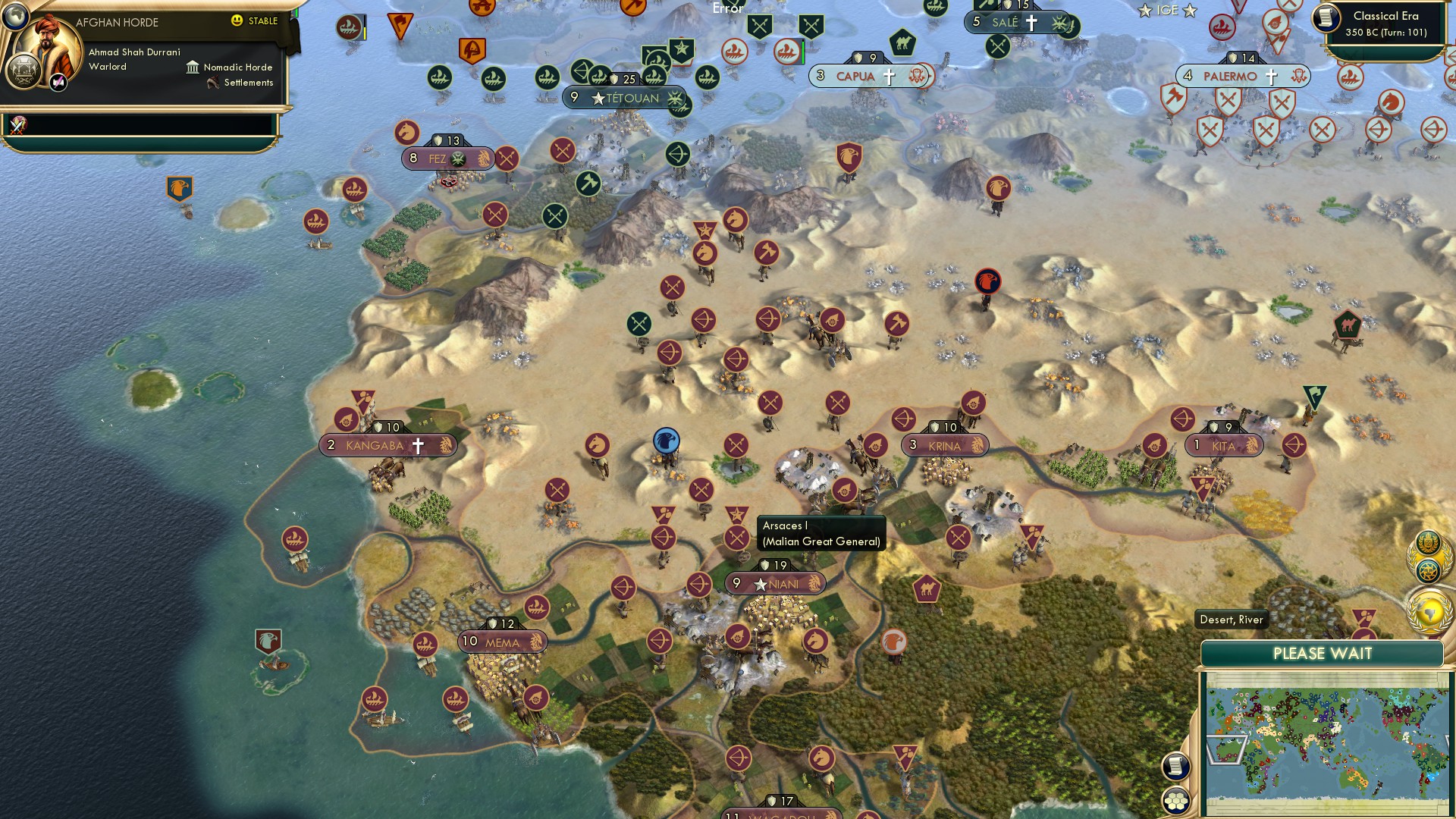Screen dimensions: 1456x819
Task: Click Ahmad Shah Durrani's leader portrait
Action: (x=48, y=42)
